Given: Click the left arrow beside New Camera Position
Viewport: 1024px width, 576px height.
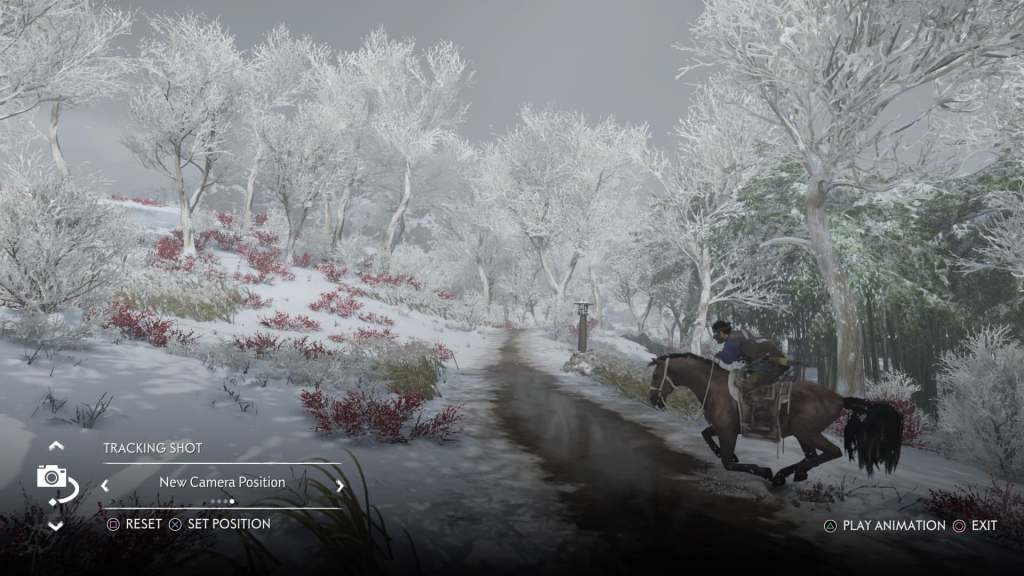Looking at the screenshot, I should [104, 486].
